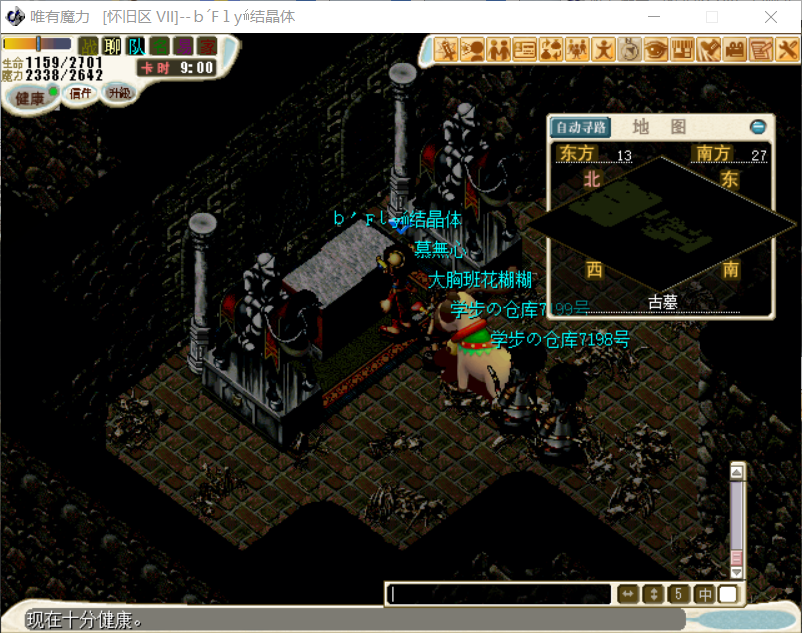Screen dimensions: 802x633
Task: Toggle the 易 trade switch
Action: coord(183,46)
